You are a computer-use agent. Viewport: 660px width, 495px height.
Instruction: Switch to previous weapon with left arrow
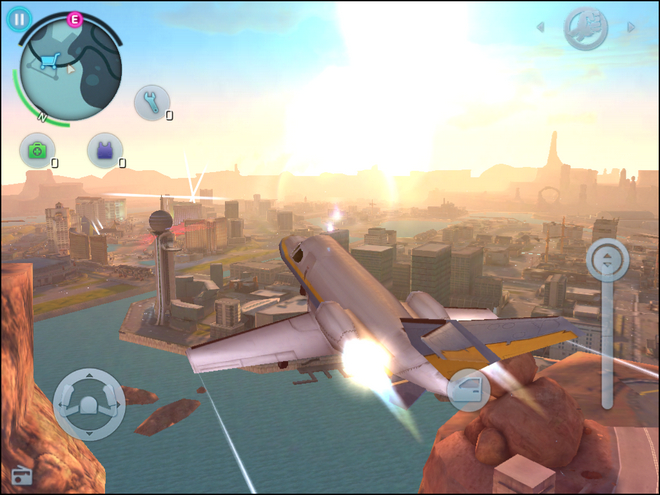click(541, 28)
